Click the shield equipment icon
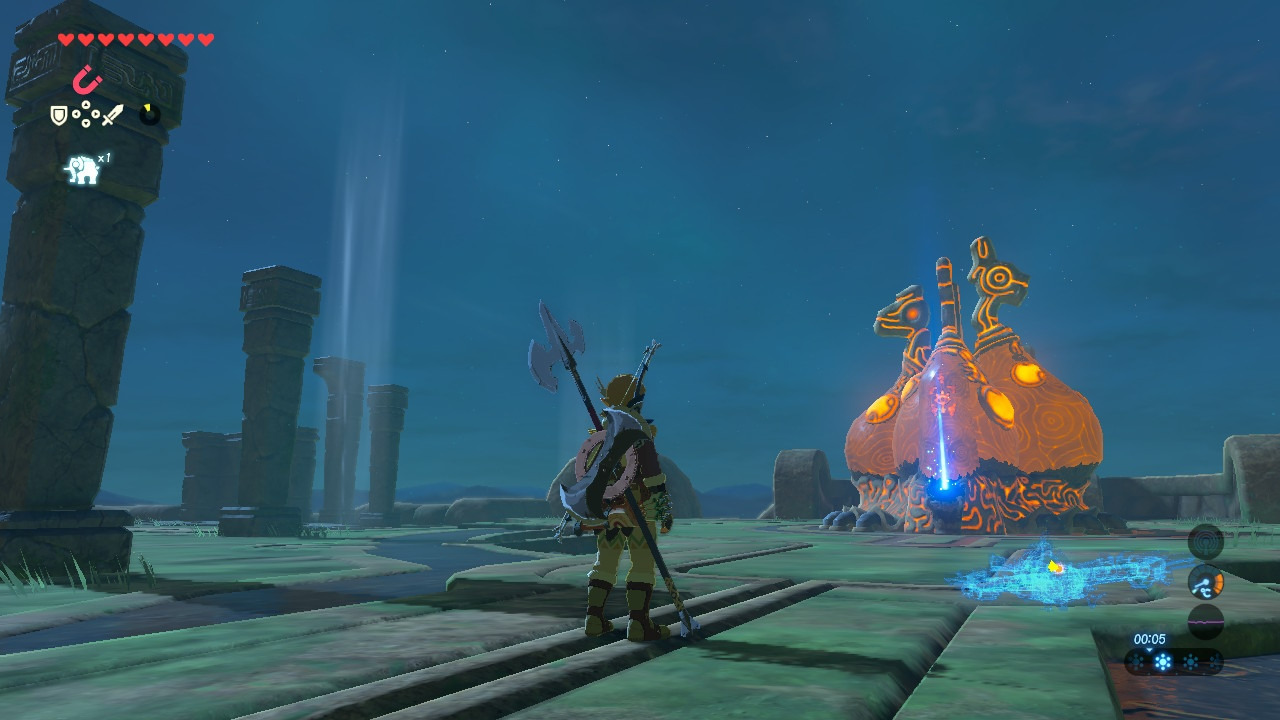1280x720 pixels. (59, 116)
